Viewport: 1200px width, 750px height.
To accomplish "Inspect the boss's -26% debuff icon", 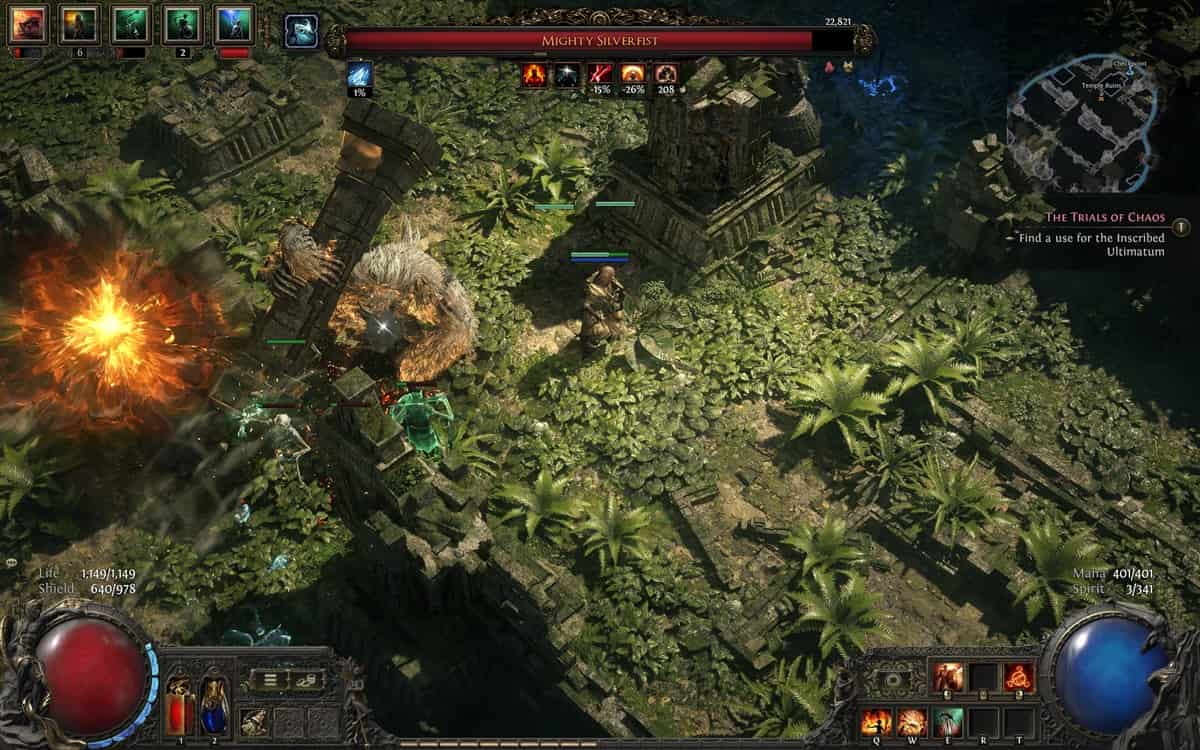I will 633,74.
